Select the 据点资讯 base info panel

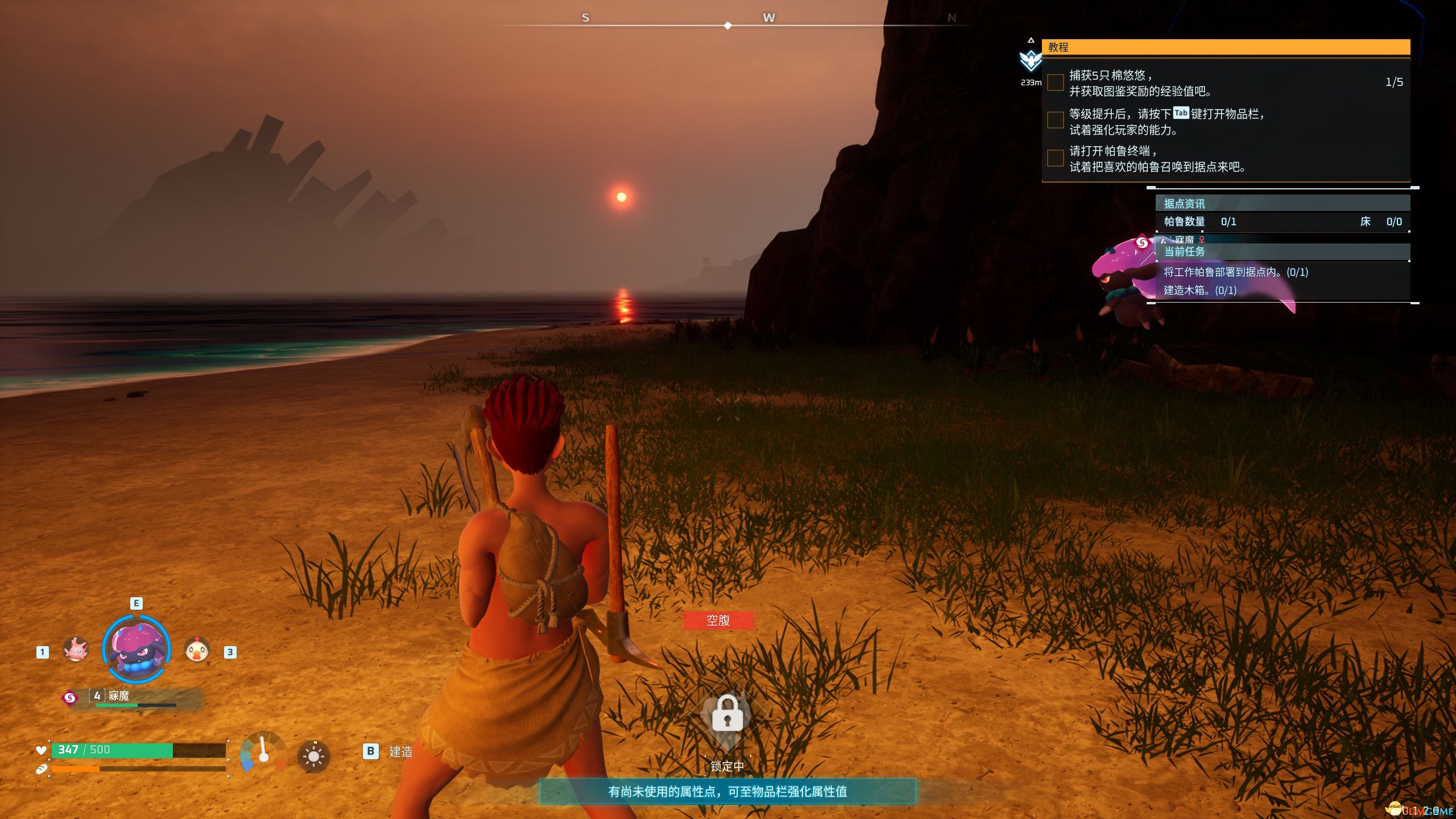click(1282, 204)
